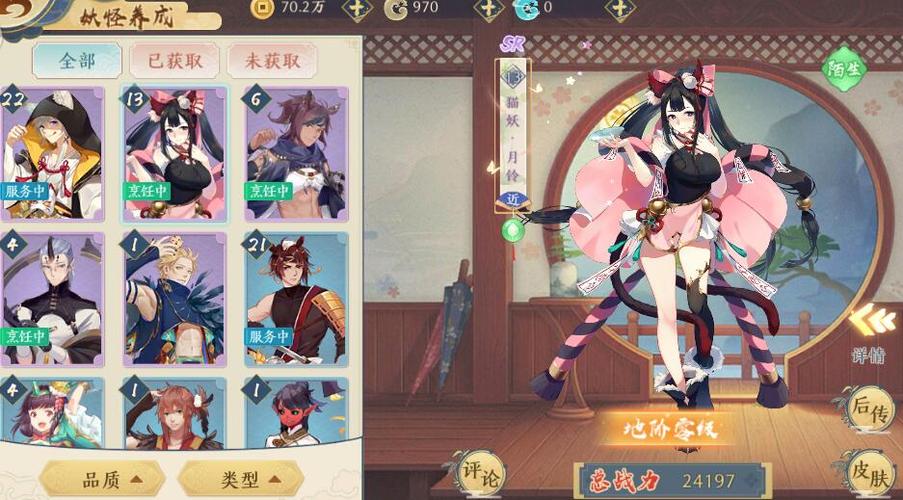Switch to the 未获取 tab
This screenshot has height=500, width=903.
[x=271, y=60]
